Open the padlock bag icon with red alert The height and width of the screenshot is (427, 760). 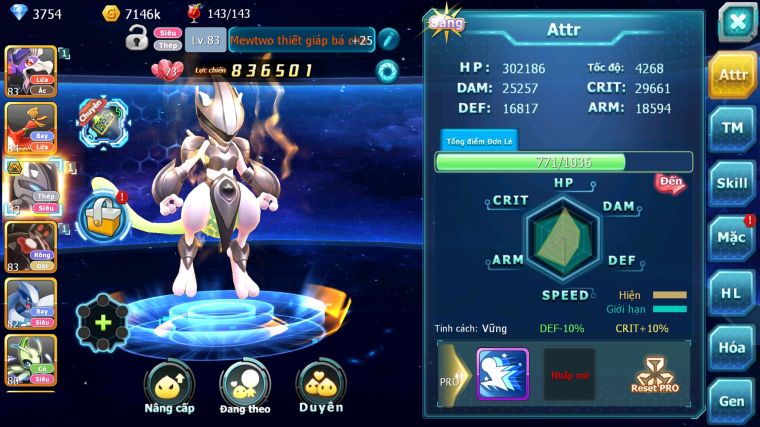pyautogui.click(x=102, y=214)
